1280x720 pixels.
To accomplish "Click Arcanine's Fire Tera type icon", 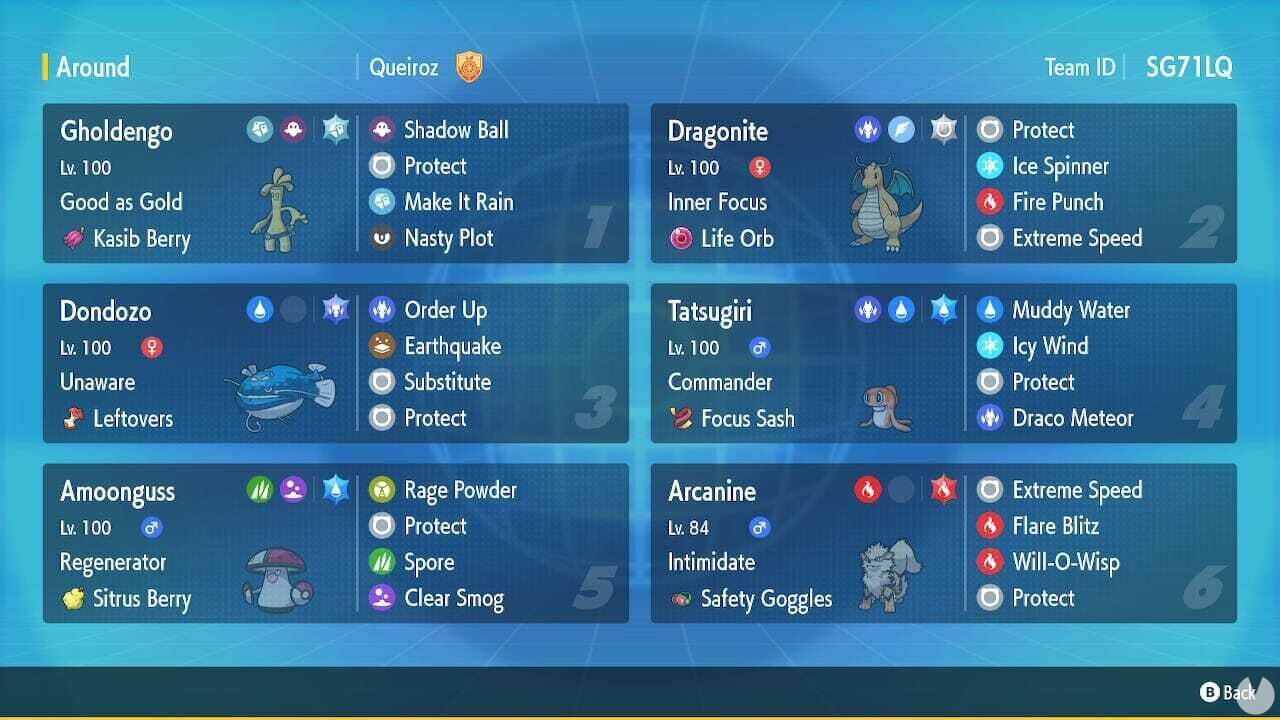I will coord(946,489).
